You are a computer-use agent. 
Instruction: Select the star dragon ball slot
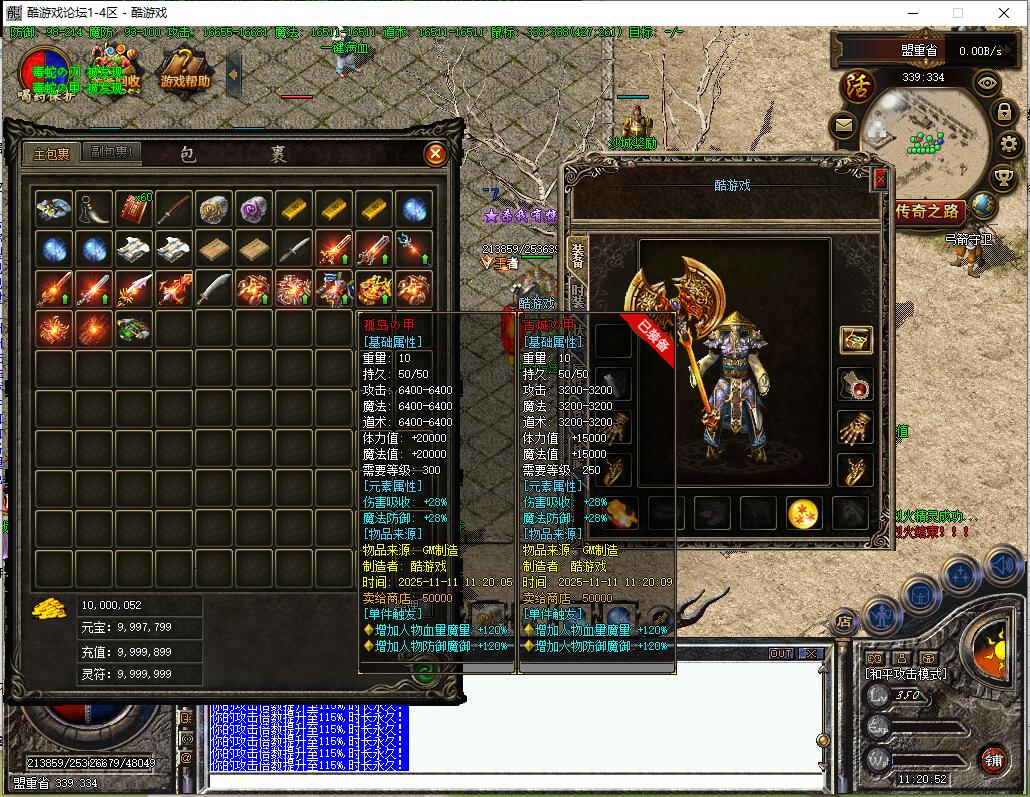pos(804,513)
